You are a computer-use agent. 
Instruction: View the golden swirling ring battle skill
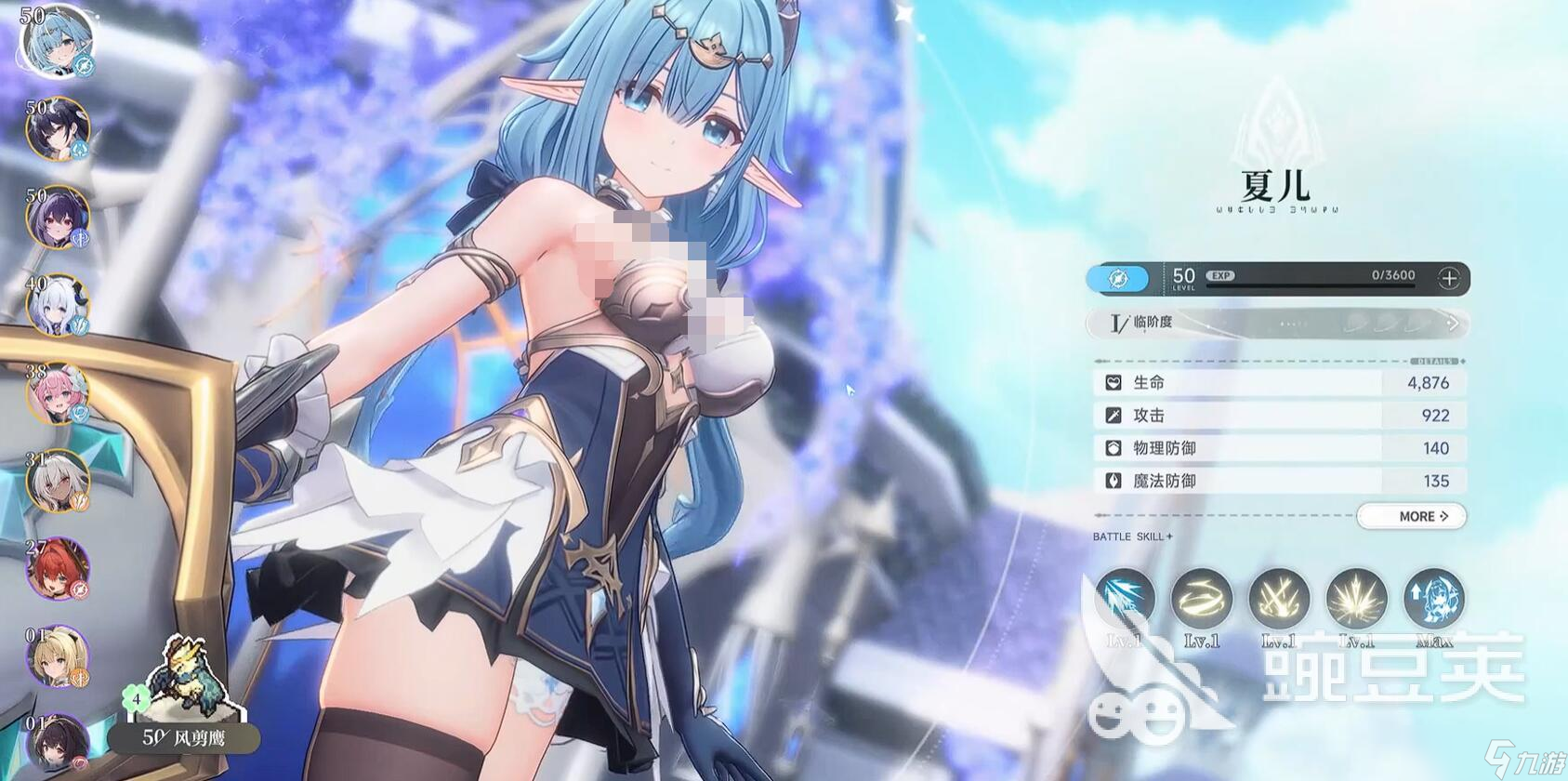(x=1202, y=599)
